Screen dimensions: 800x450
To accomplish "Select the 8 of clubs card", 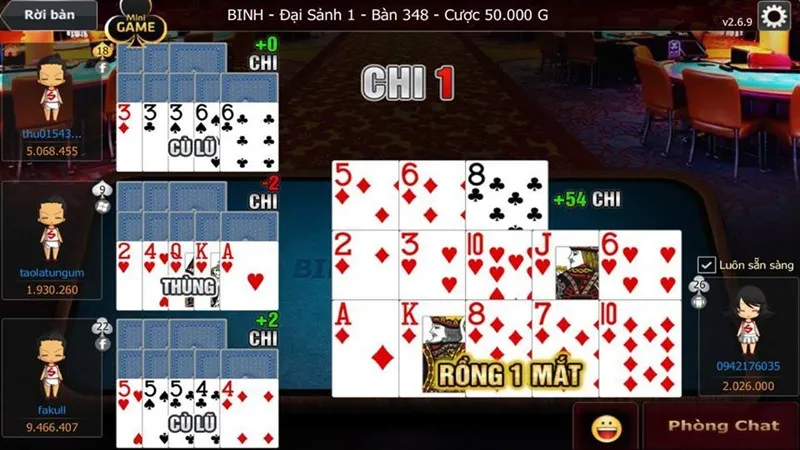I will coord(506,193).
